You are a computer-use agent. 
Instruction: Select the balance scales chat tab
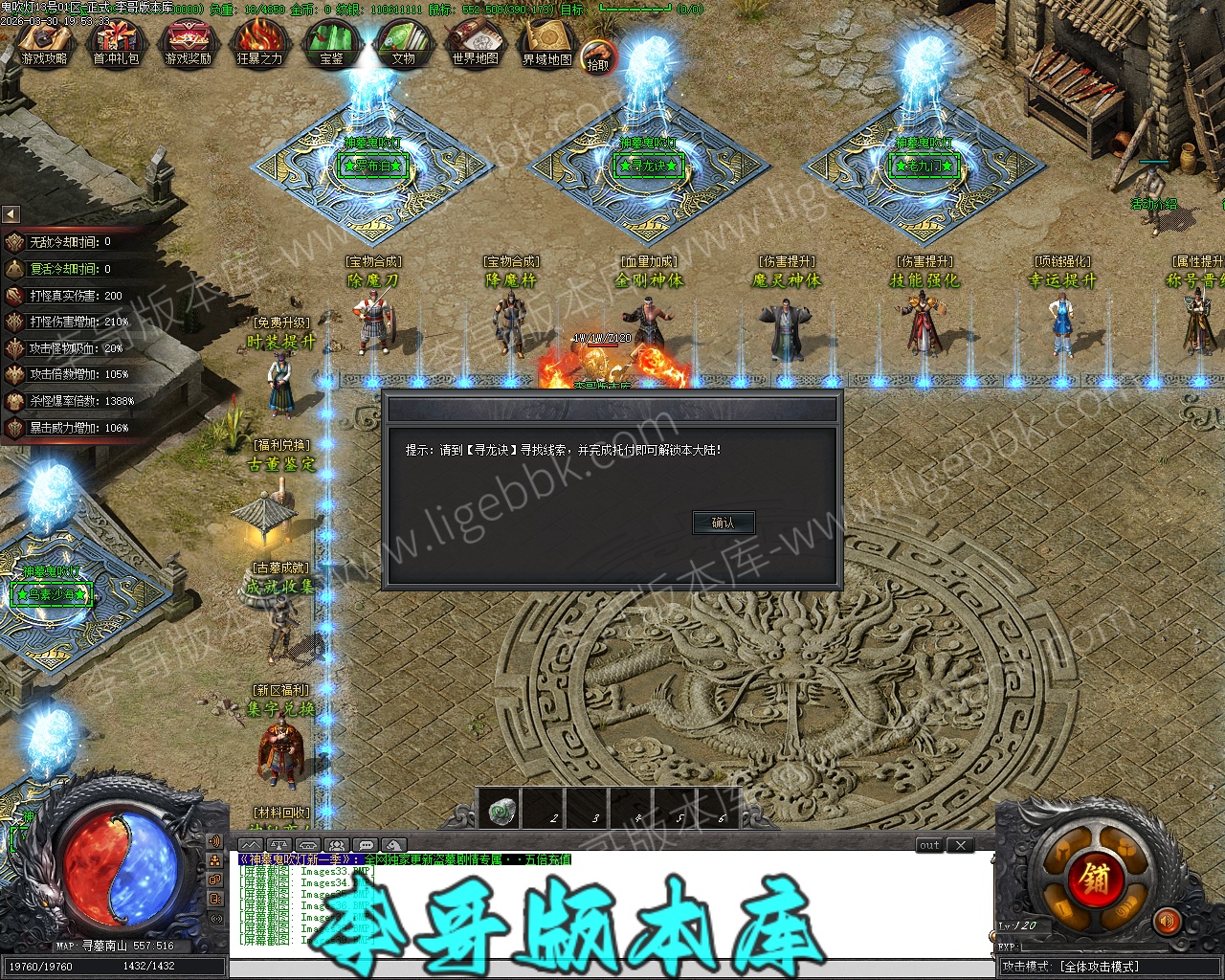point(278,845)
